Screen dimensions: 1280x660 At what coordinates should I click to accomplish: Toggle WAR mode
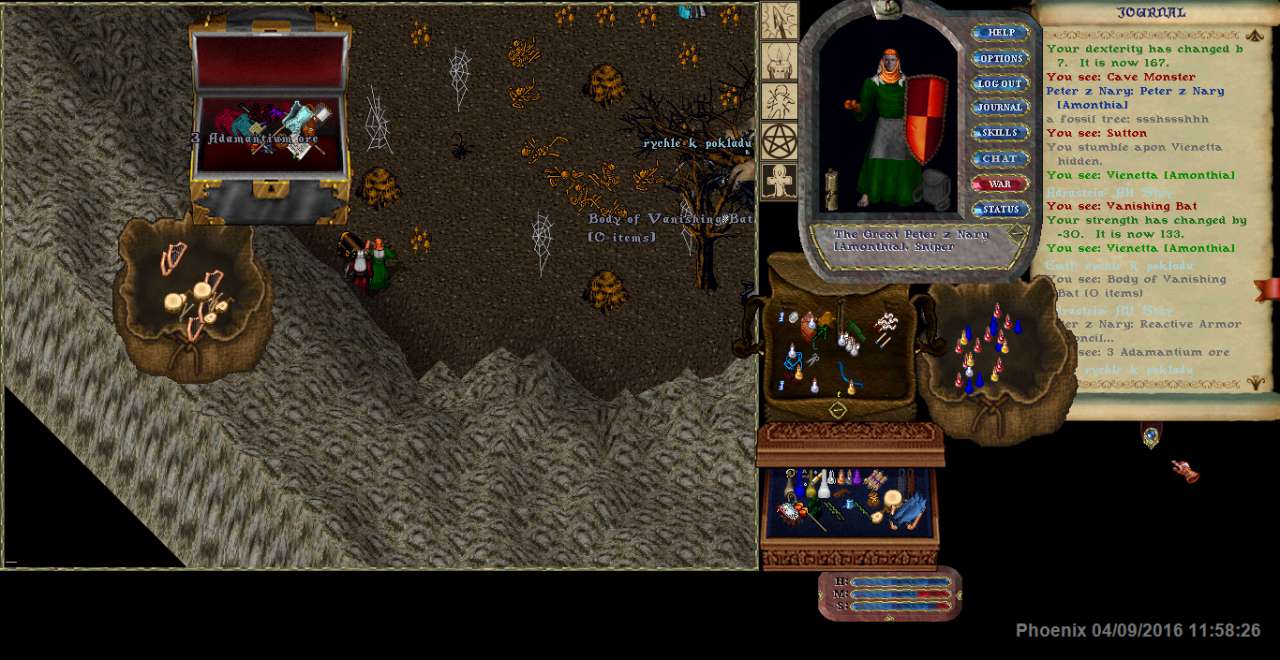click(1000, 184)
